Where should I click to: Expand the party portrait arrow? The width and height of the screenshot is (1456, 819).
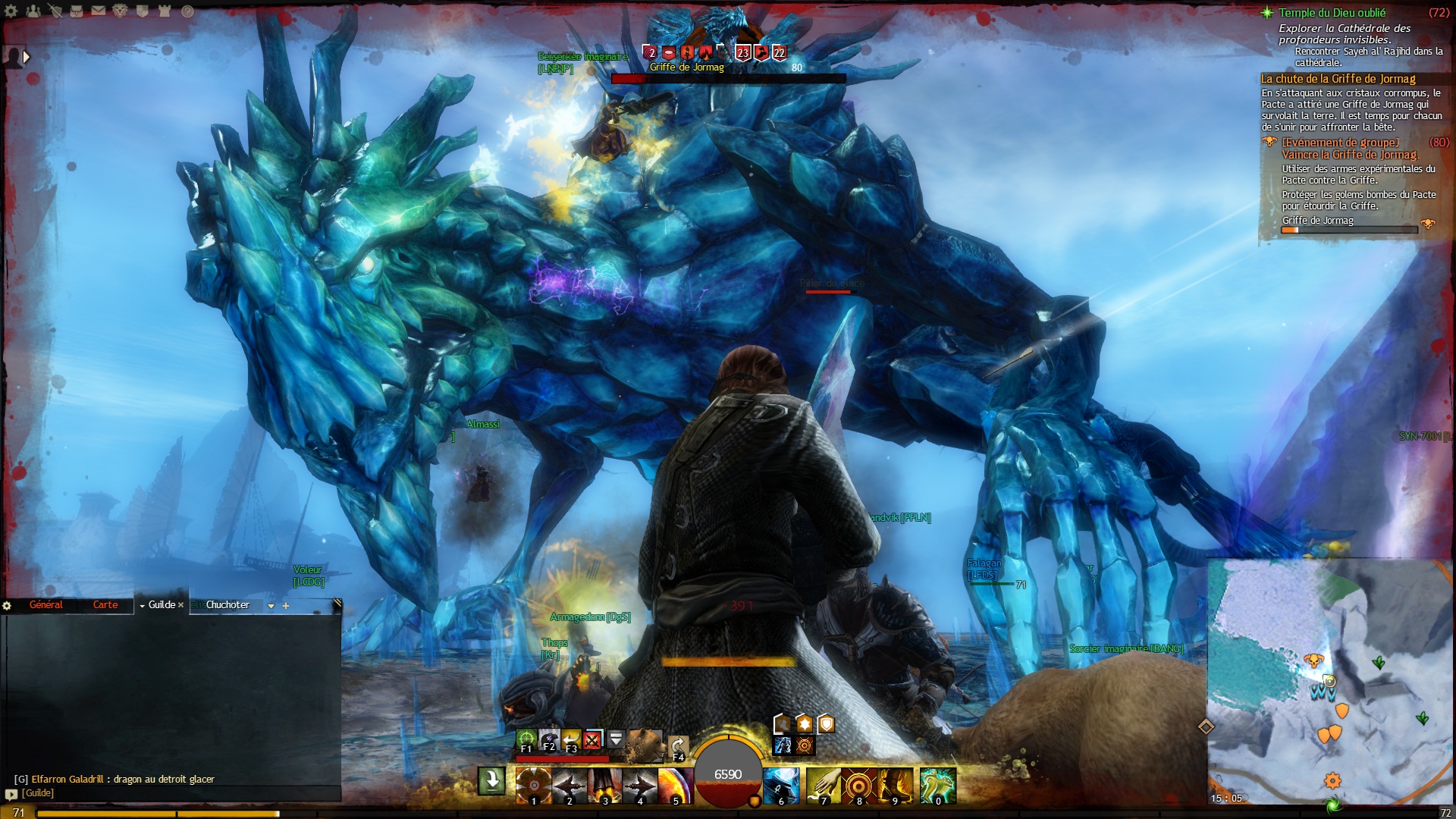coord(27,56)
